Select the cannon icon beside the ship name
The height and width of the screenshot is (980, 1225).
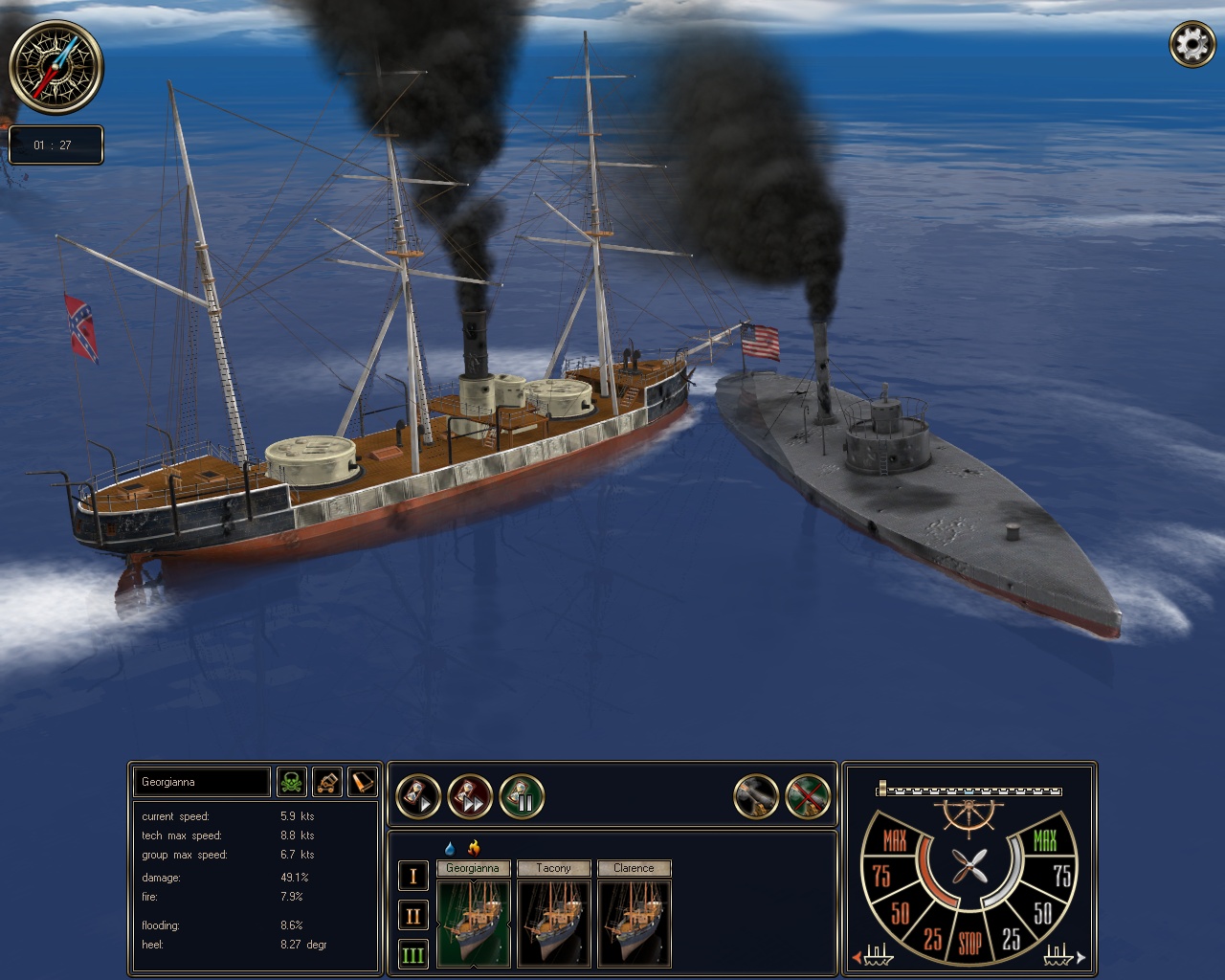327,782
